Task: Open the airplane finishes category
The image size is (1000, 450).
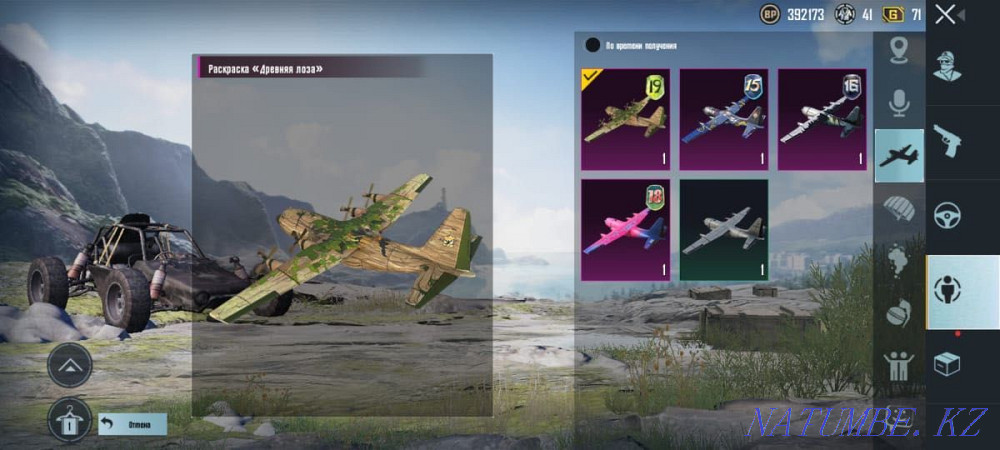Action: click(x=899, y=155)
